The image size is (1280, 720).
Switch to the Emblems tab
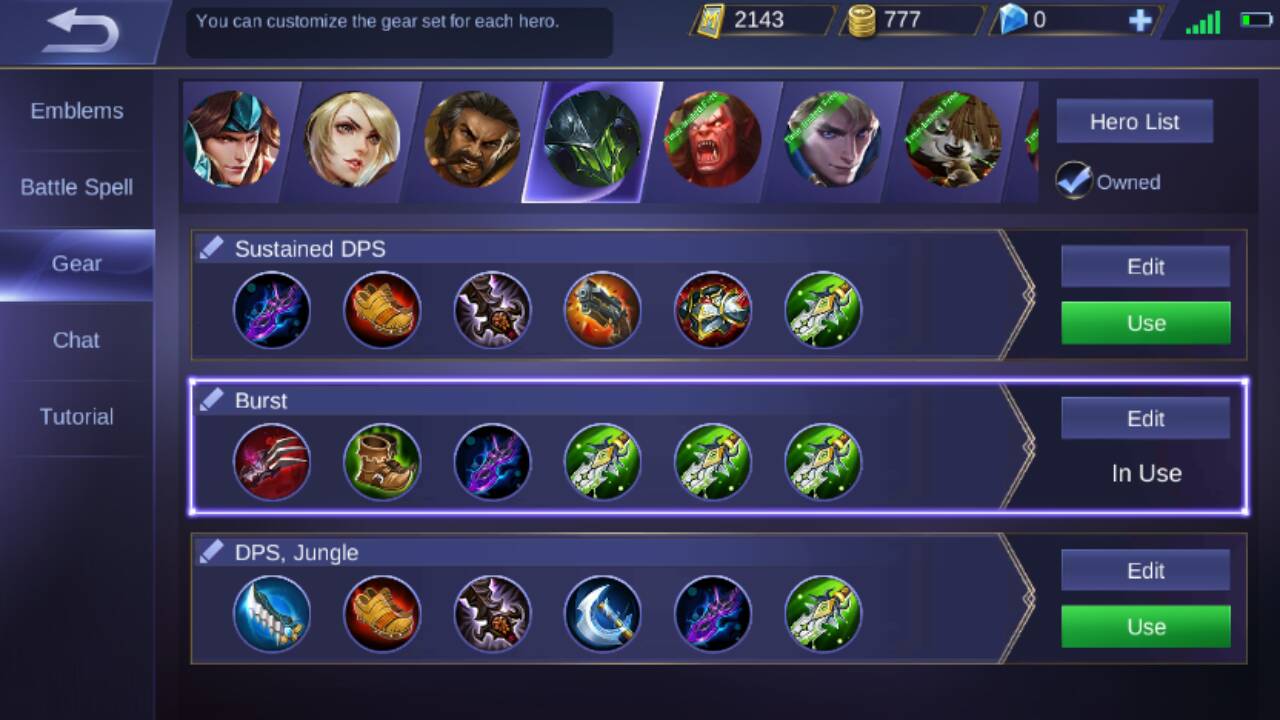(77, 111)
